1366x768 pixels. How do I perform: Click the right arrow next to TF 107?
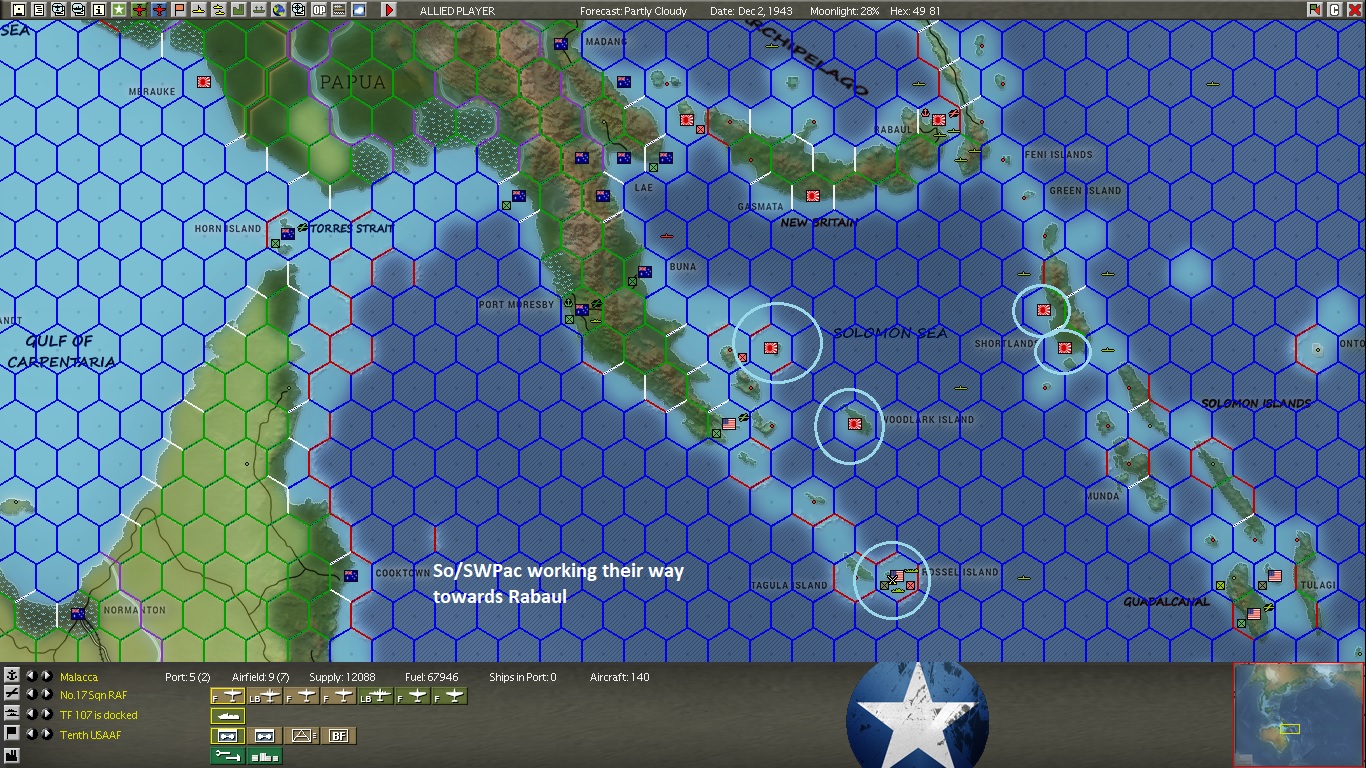click(x=46, y=713)
